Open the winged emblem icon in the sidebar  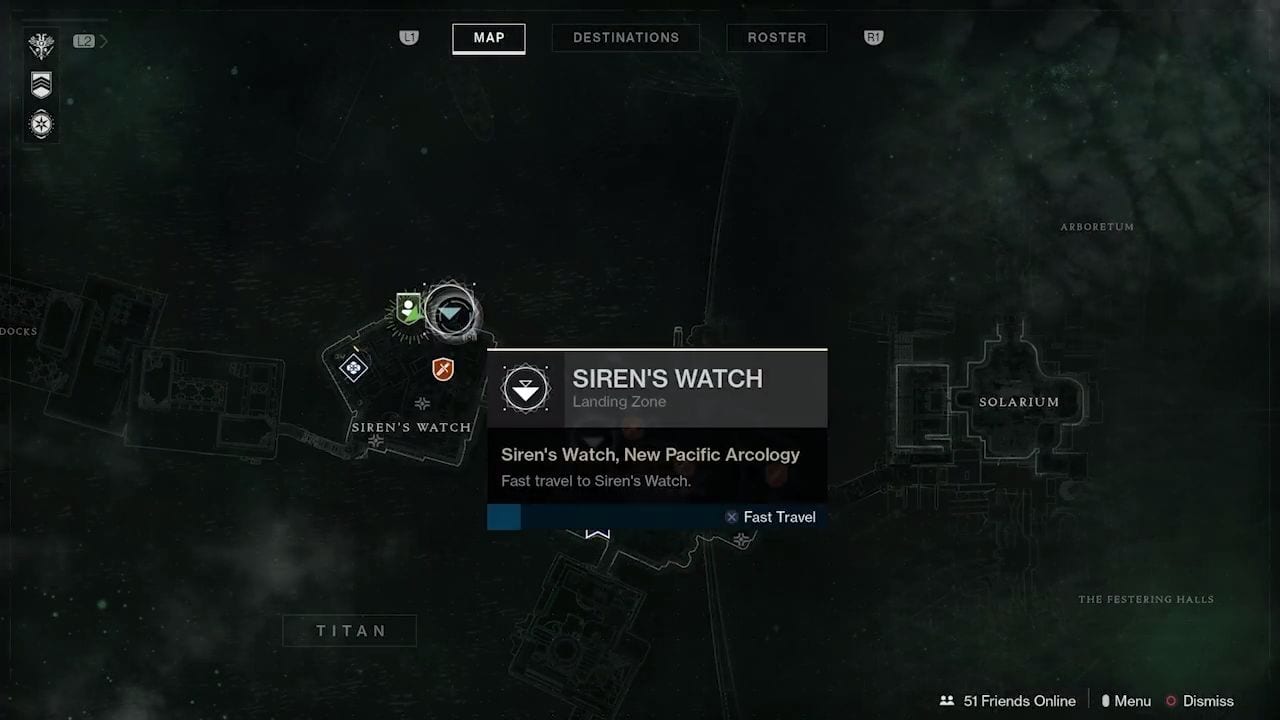pos(41,45)
